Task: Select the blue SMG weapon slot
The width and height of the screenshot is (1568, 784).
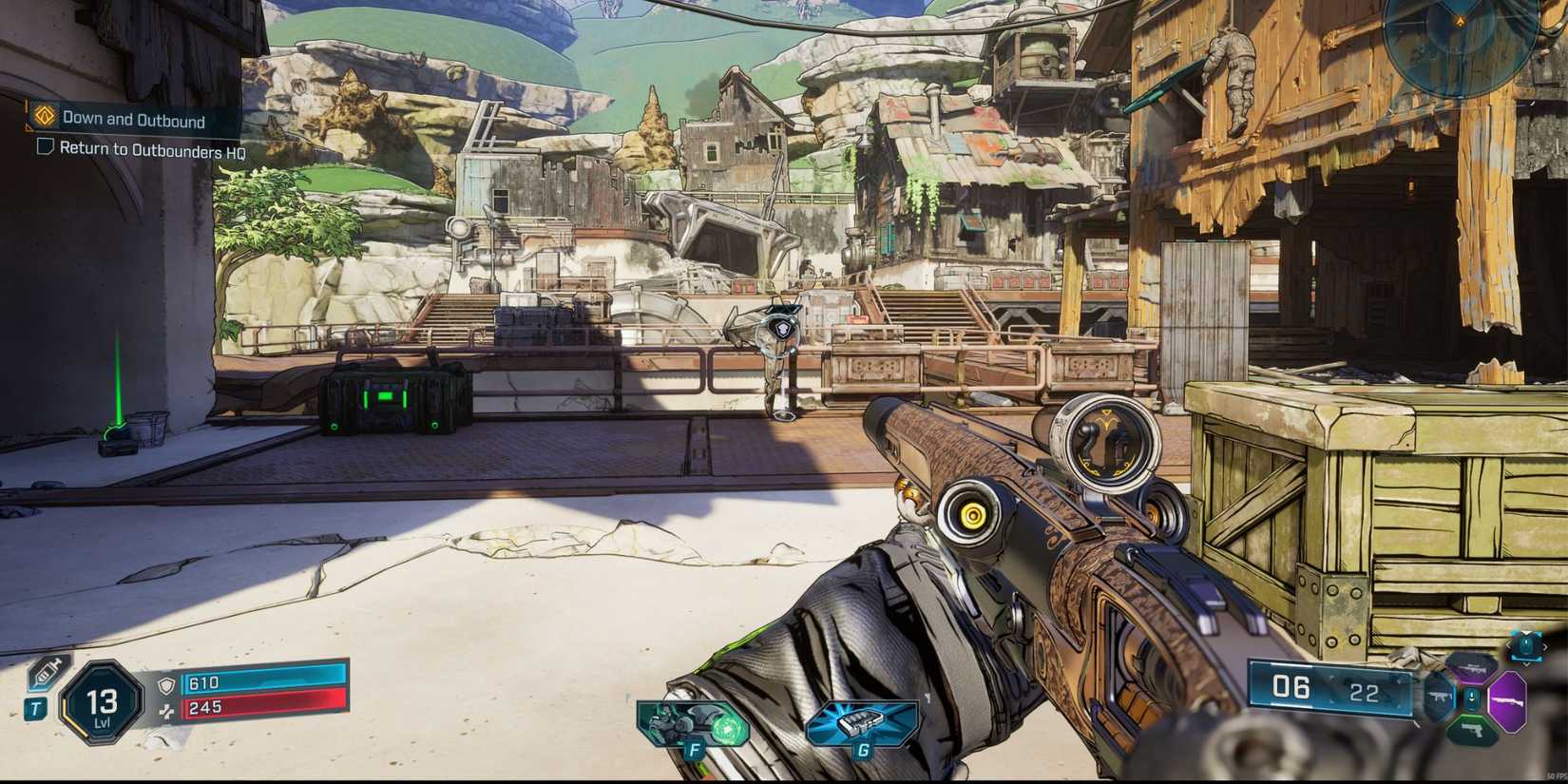Action: [x=1440, y=696]
